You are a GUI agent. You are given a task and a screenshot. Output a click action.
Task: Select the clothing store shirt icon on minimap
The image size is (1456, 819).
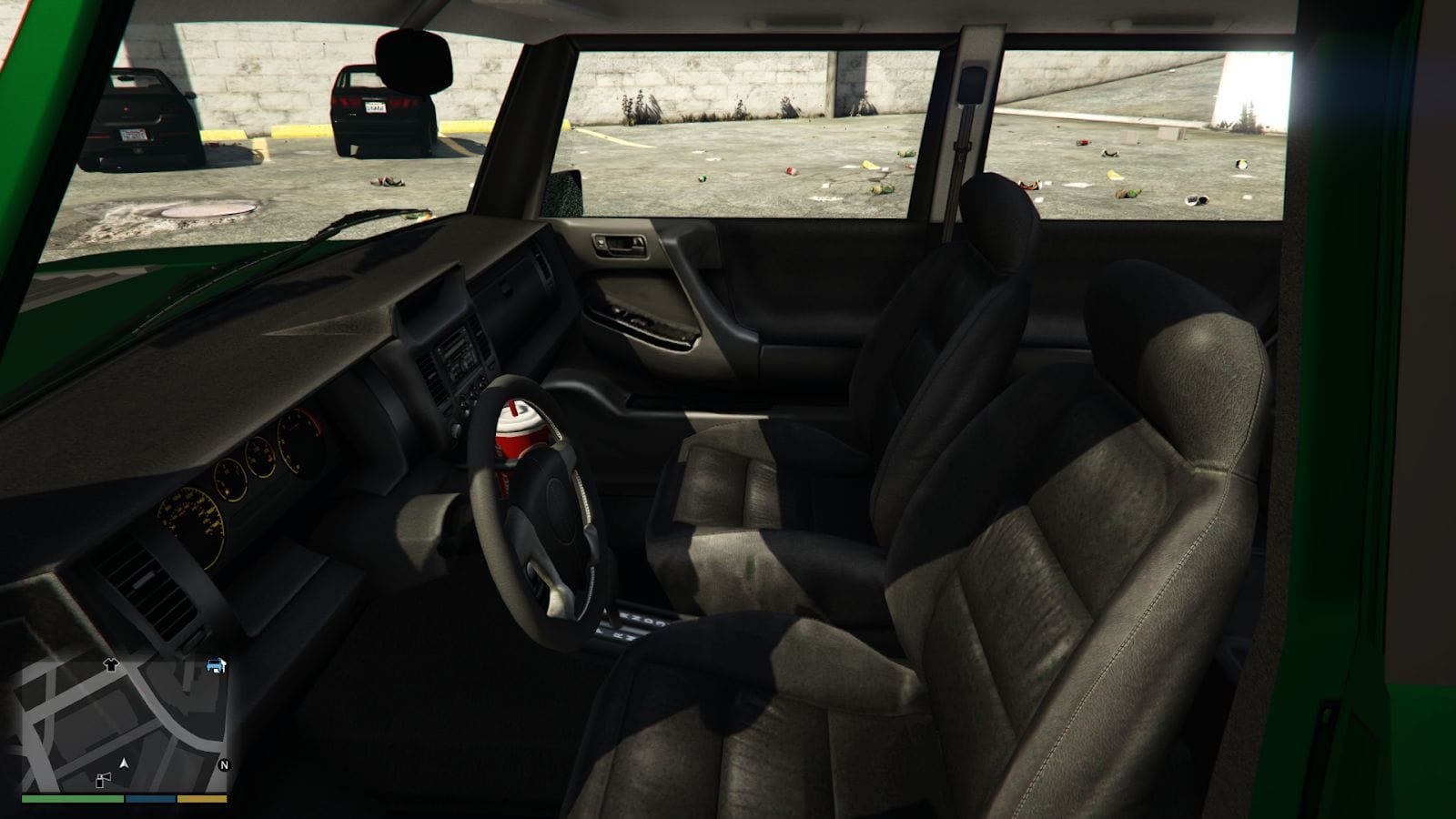point(110,665)
